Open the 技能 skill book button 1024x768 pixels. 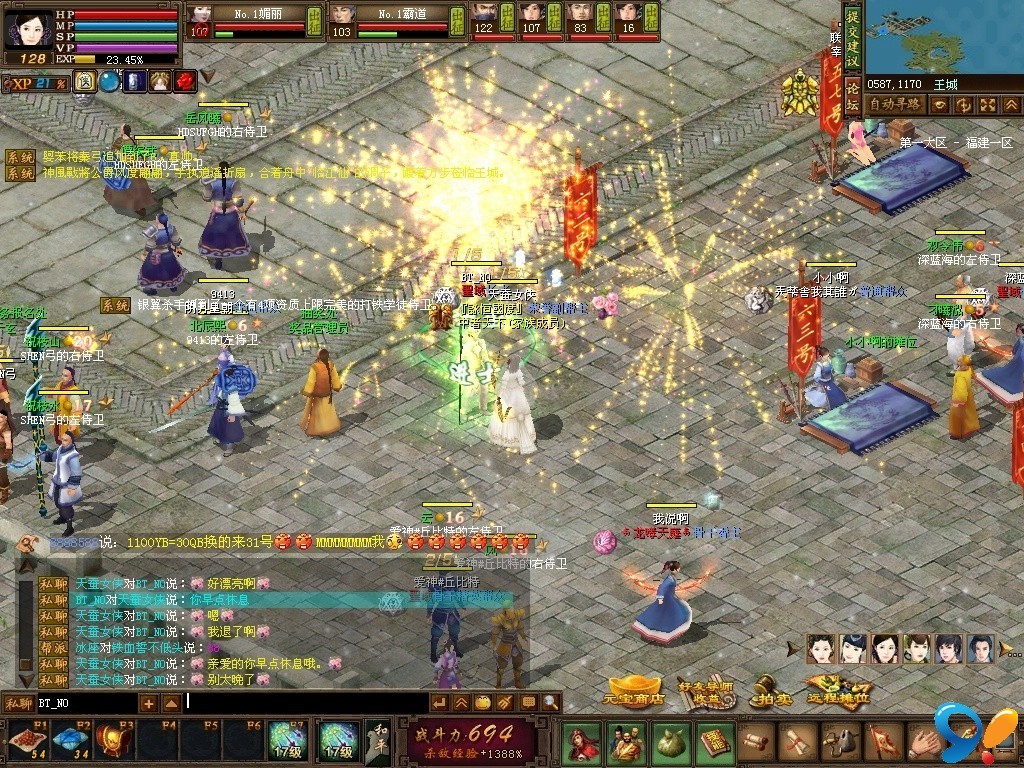coord(715,742)
